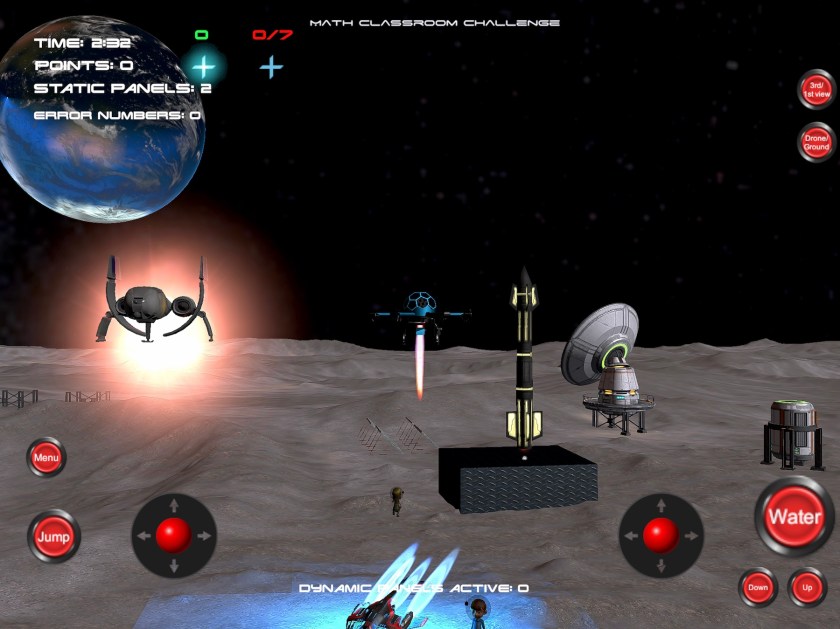The width and height of the screenshot is (840, 629).
Task: Click the left movement joystick's red center
Action: coord(174,535)
